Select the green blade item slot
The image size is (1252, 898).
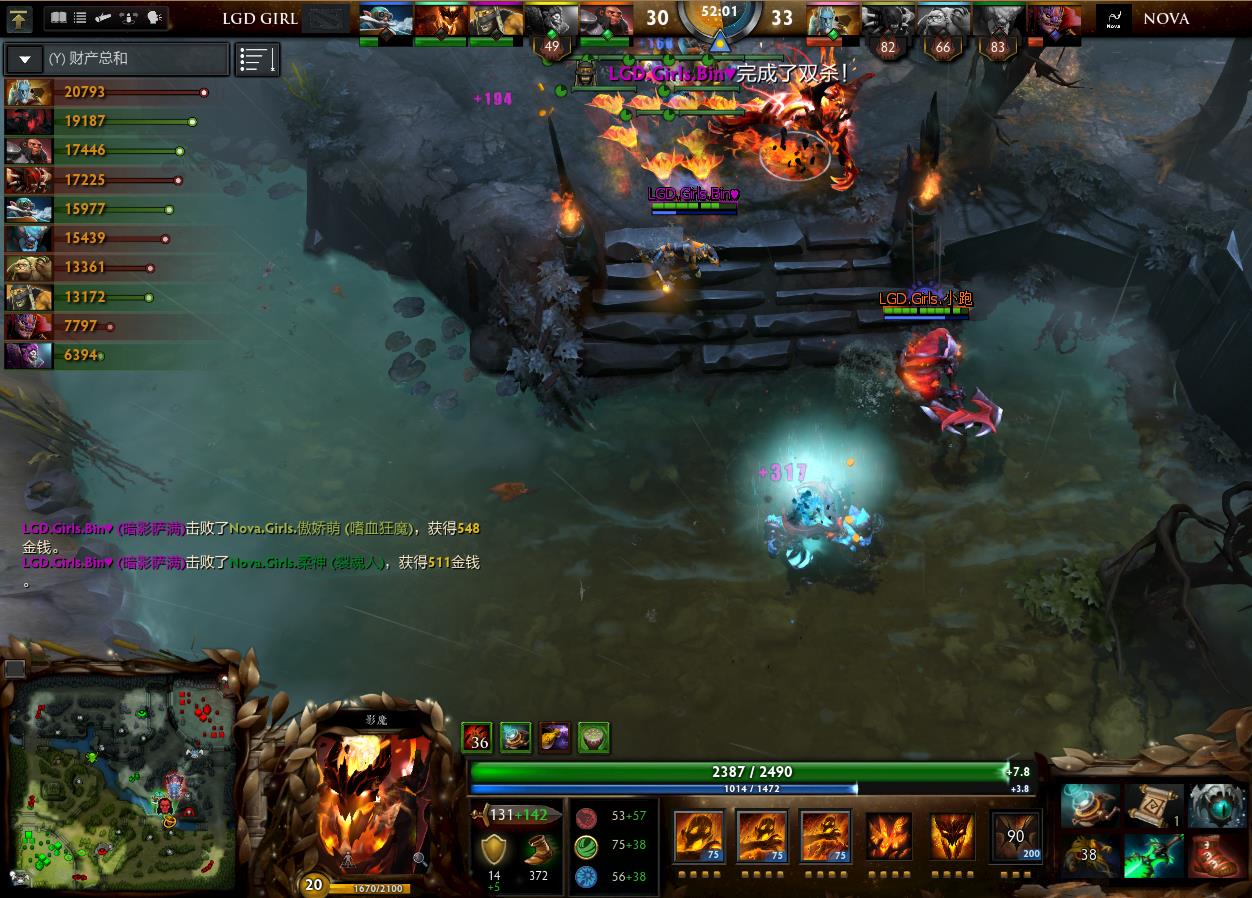[x=1153, y=857]
